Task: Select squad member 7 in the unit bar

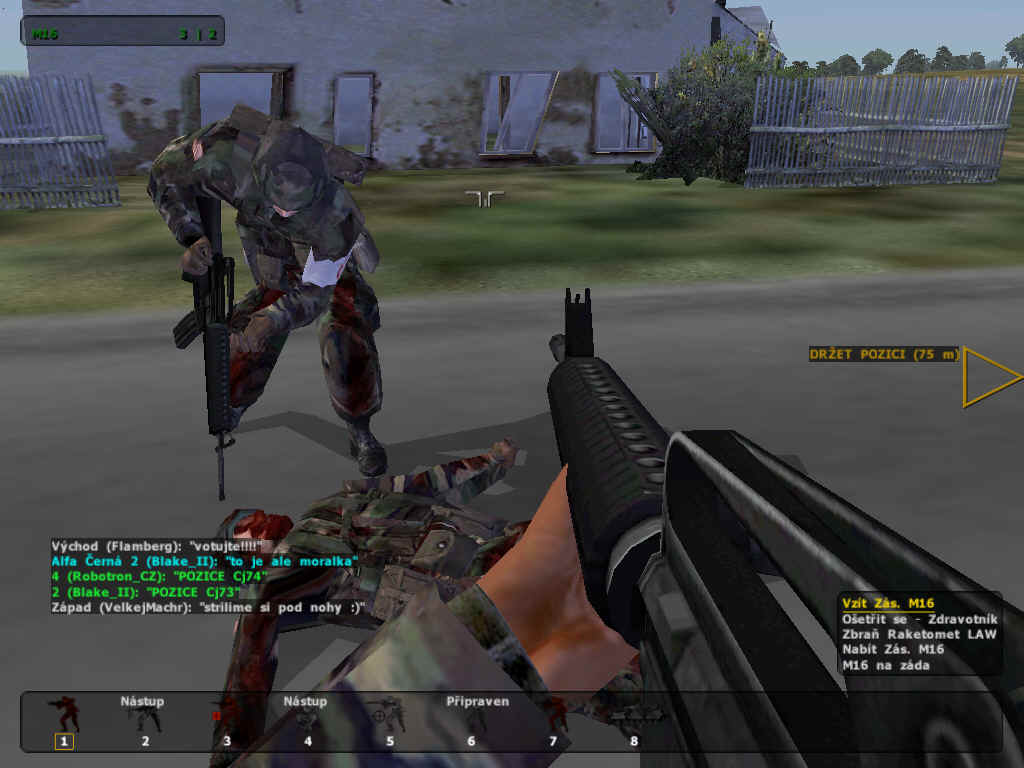Action: coord(552,720)
